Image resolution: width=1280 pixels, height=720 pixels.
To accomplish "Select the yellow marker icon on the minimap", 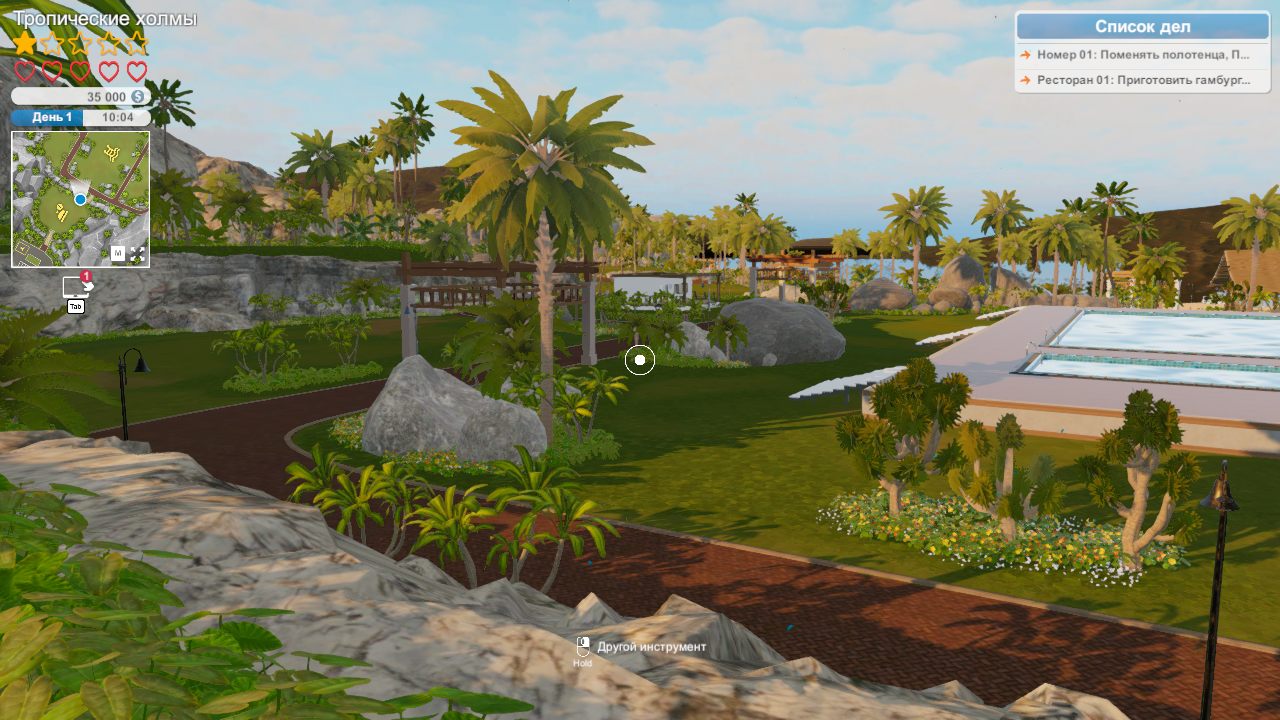I will (110, 152).
